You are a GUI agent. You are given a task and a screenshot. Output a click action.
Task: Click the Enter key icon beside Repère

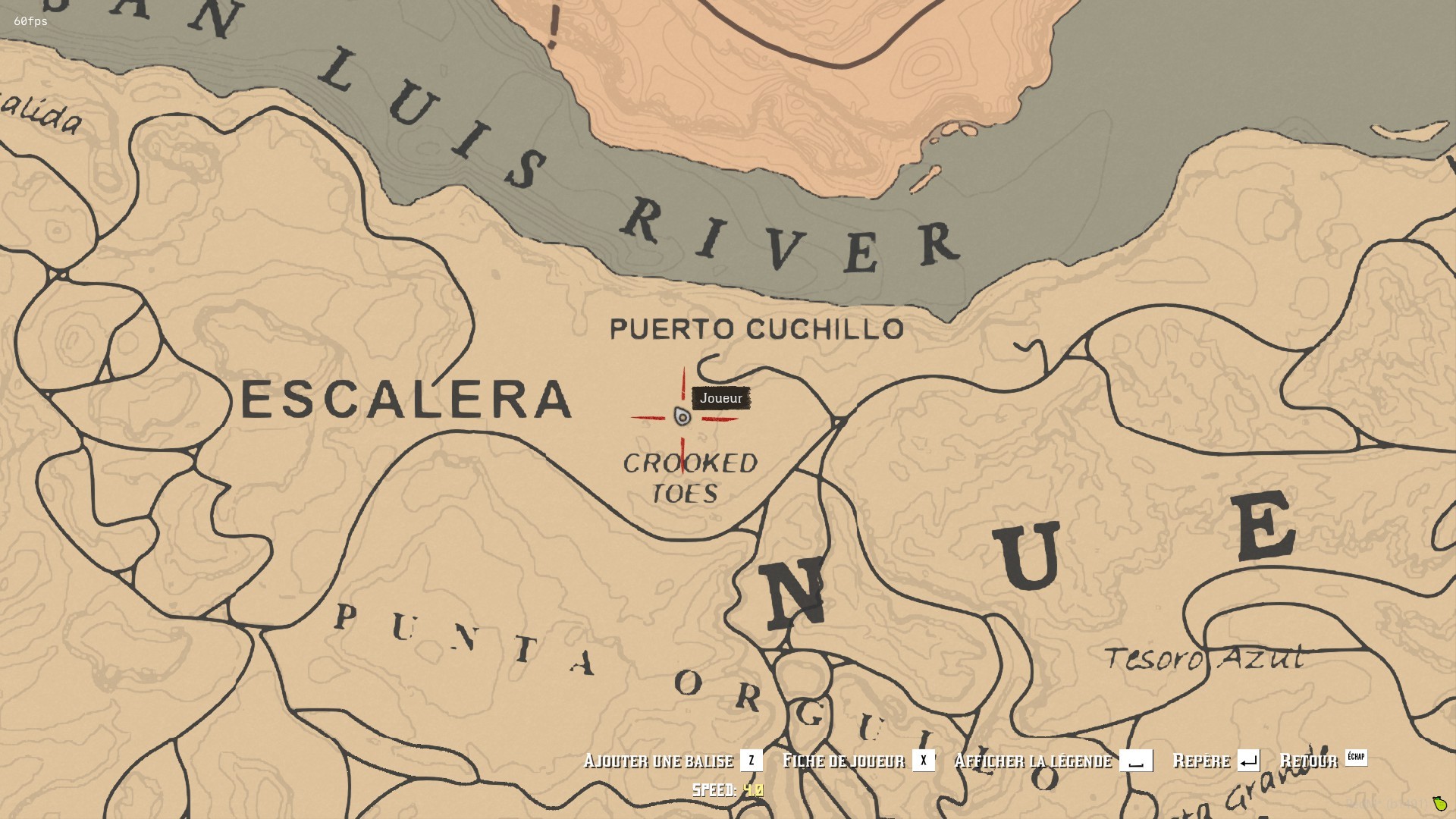1248,761
